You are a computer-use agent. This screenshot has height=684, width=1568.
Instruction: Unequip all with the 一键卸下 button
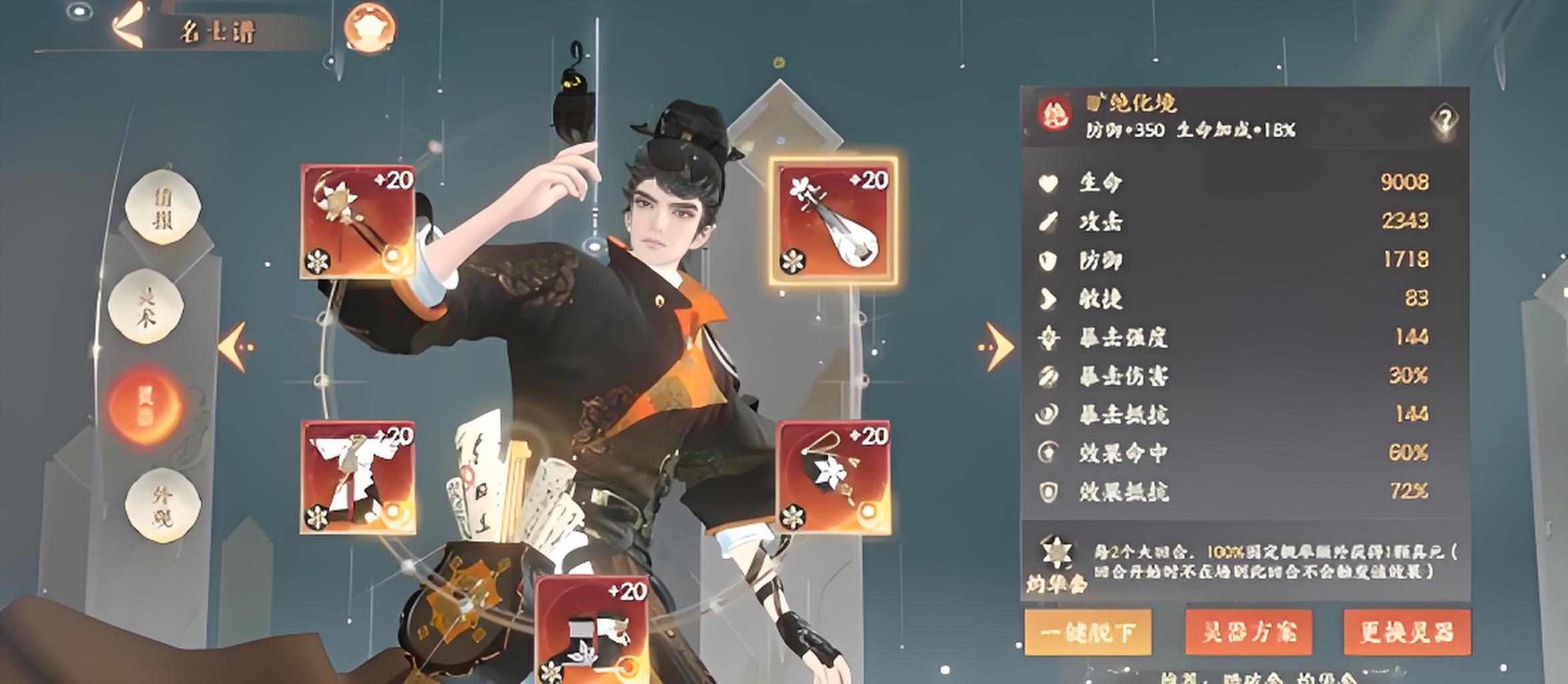pyautogui.click(x=1088, y=632)
